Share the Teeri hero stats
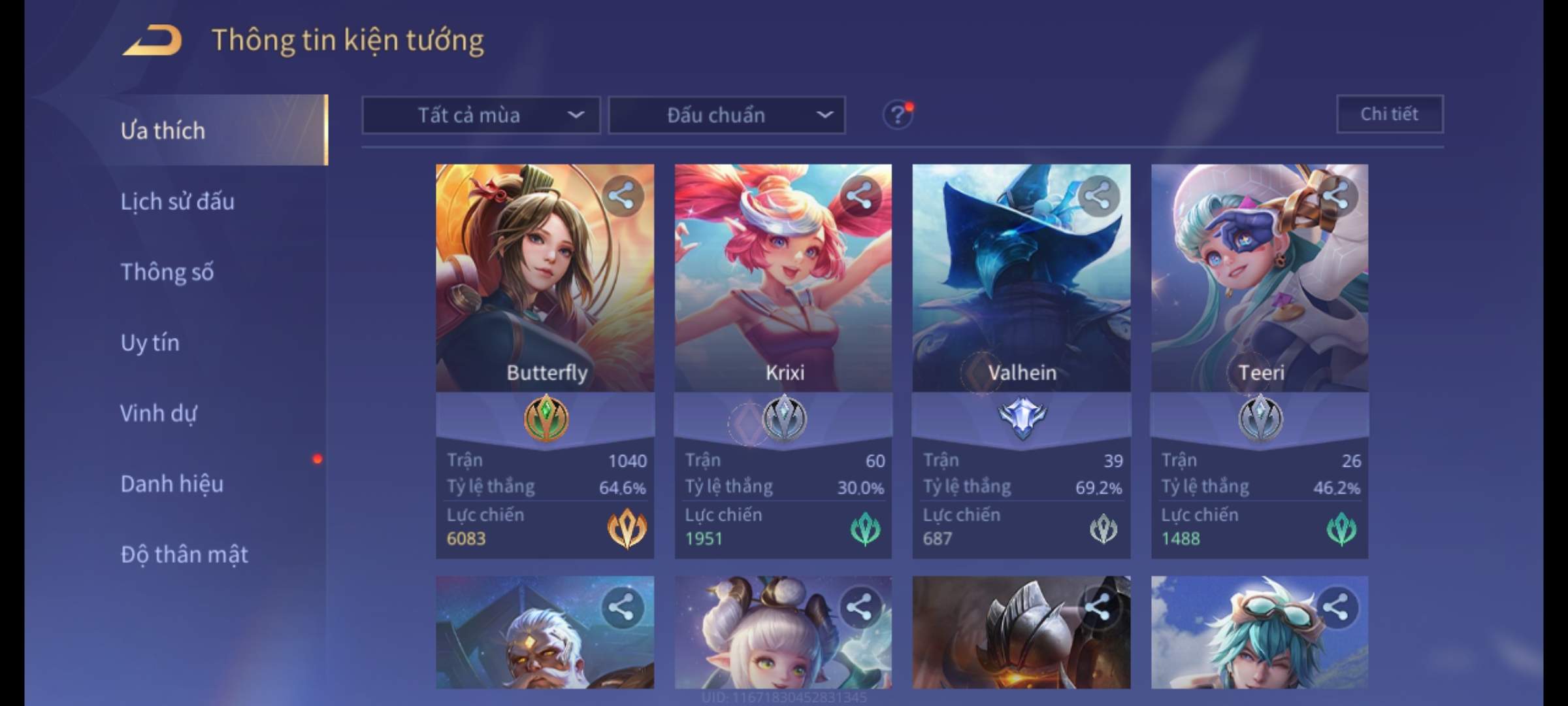This screenshot has width=1568, height=706. [x=1336, y=195]
